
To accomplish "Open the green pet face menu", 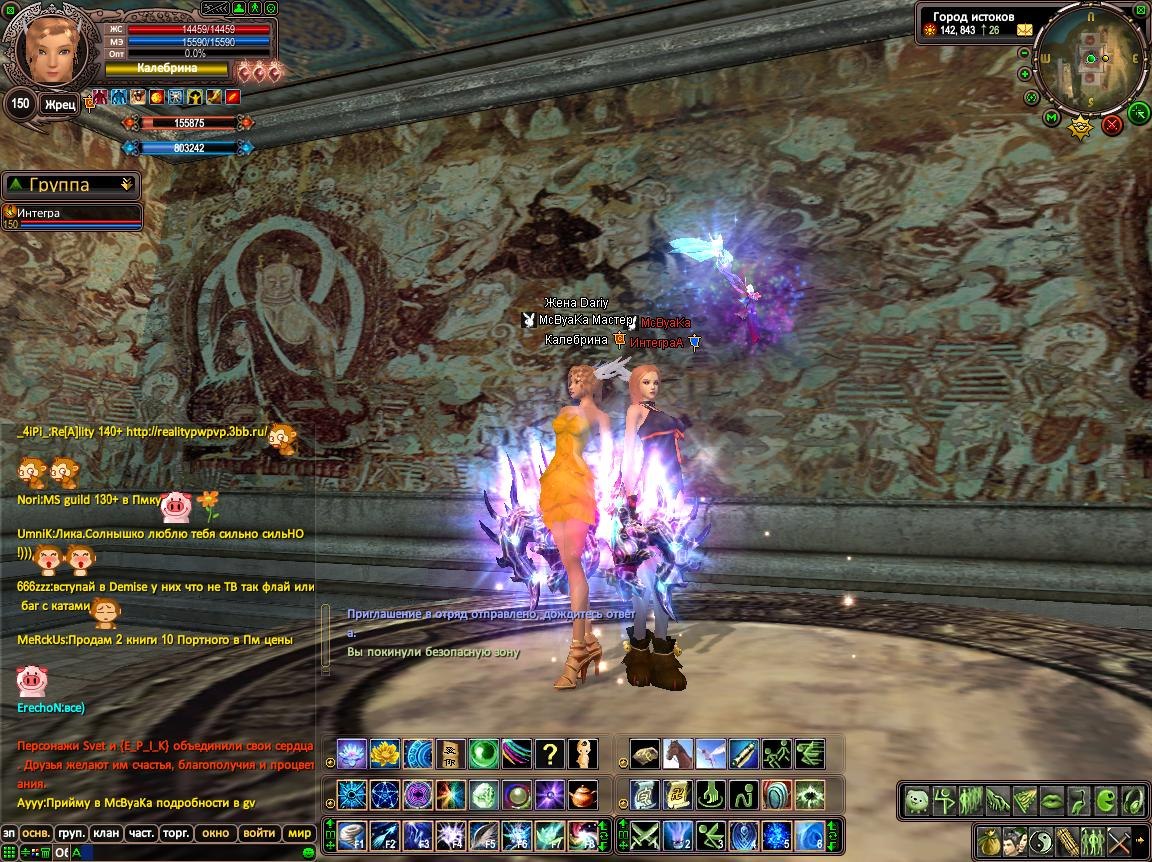I will point(917,800).
